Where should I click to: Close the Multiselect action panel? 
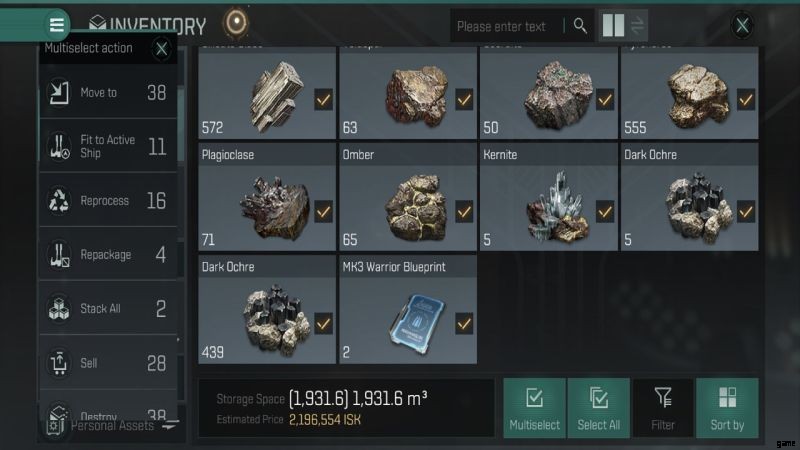162,47
